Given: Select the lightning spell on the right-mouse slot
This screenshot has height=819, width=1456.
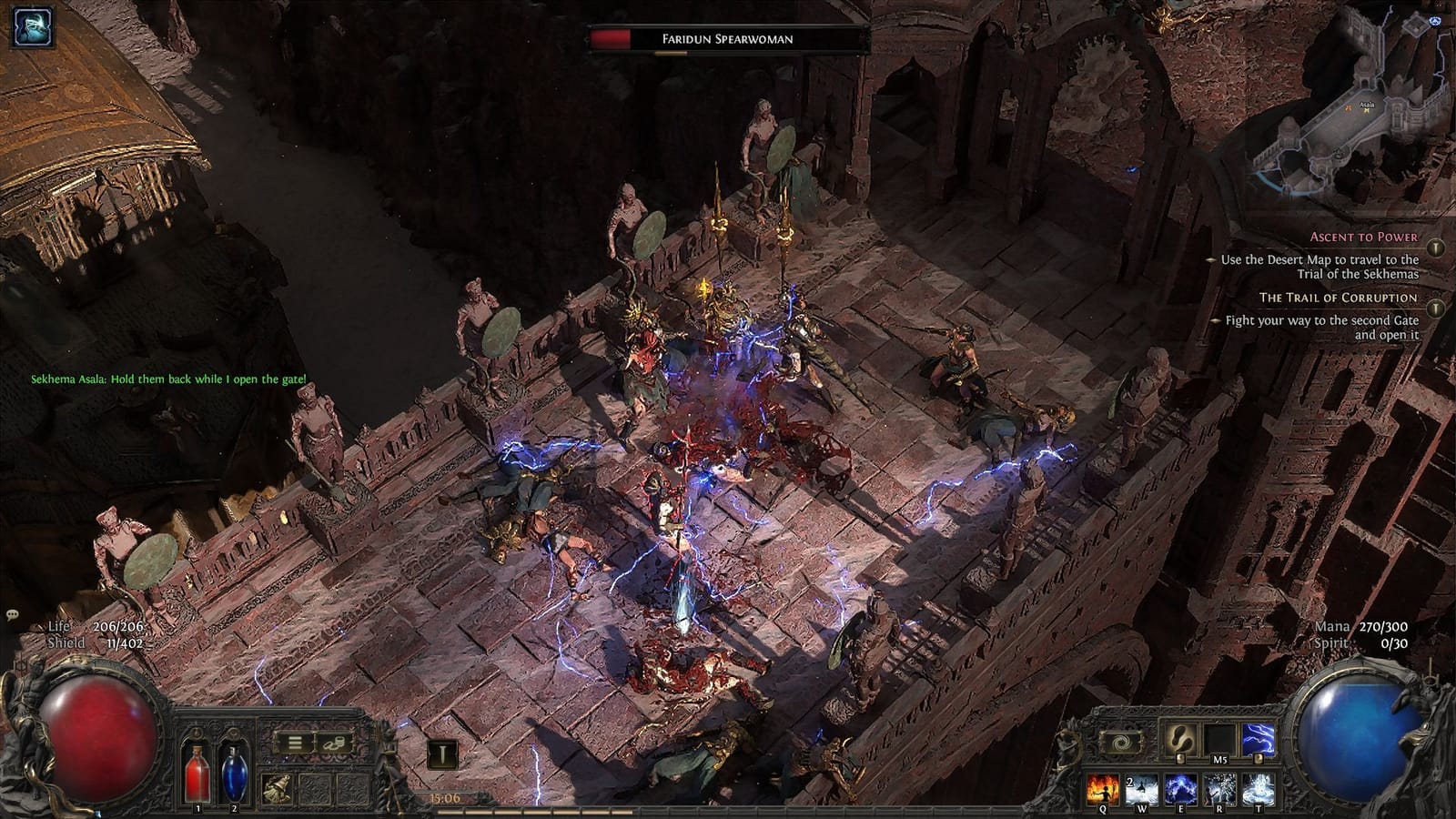Looking at the screenshot, I should [x=1258, y=739].
